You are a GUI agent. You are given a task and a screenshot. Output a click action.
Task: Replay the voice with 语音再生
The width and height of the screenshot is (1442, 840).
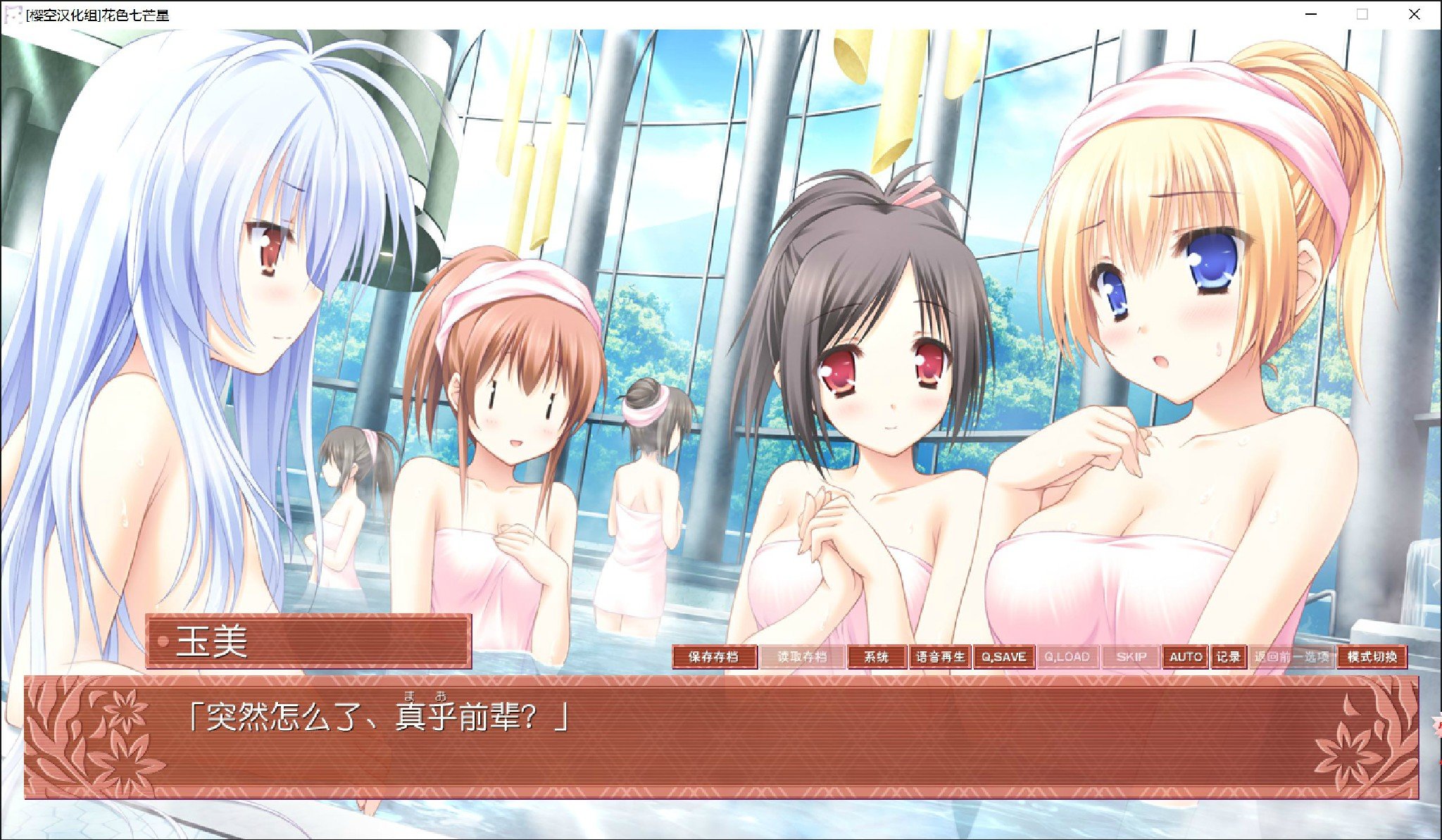[940, 657]
